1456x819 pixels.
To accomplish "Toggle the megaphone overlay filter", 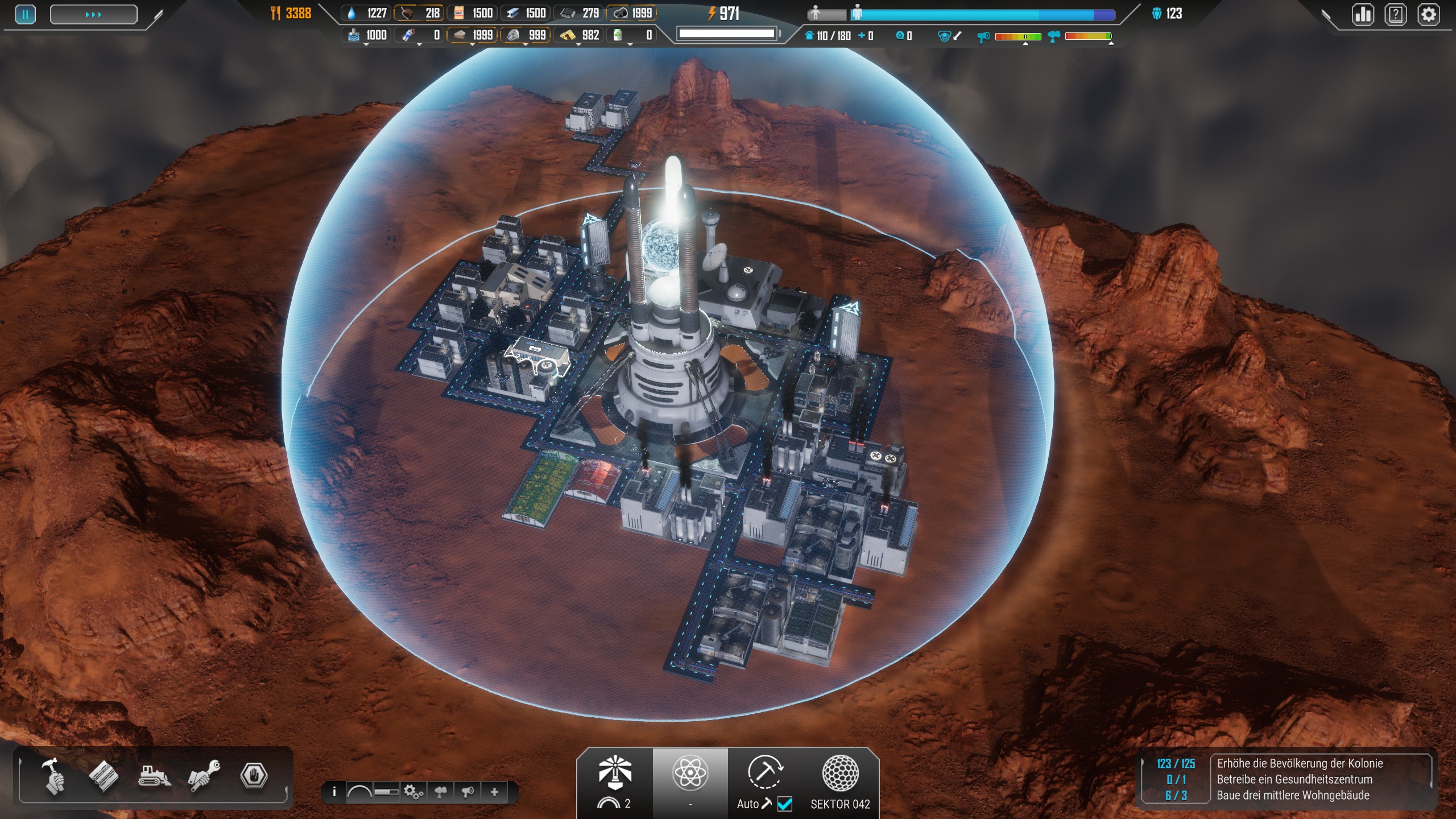I will click(x=468, y=792).
